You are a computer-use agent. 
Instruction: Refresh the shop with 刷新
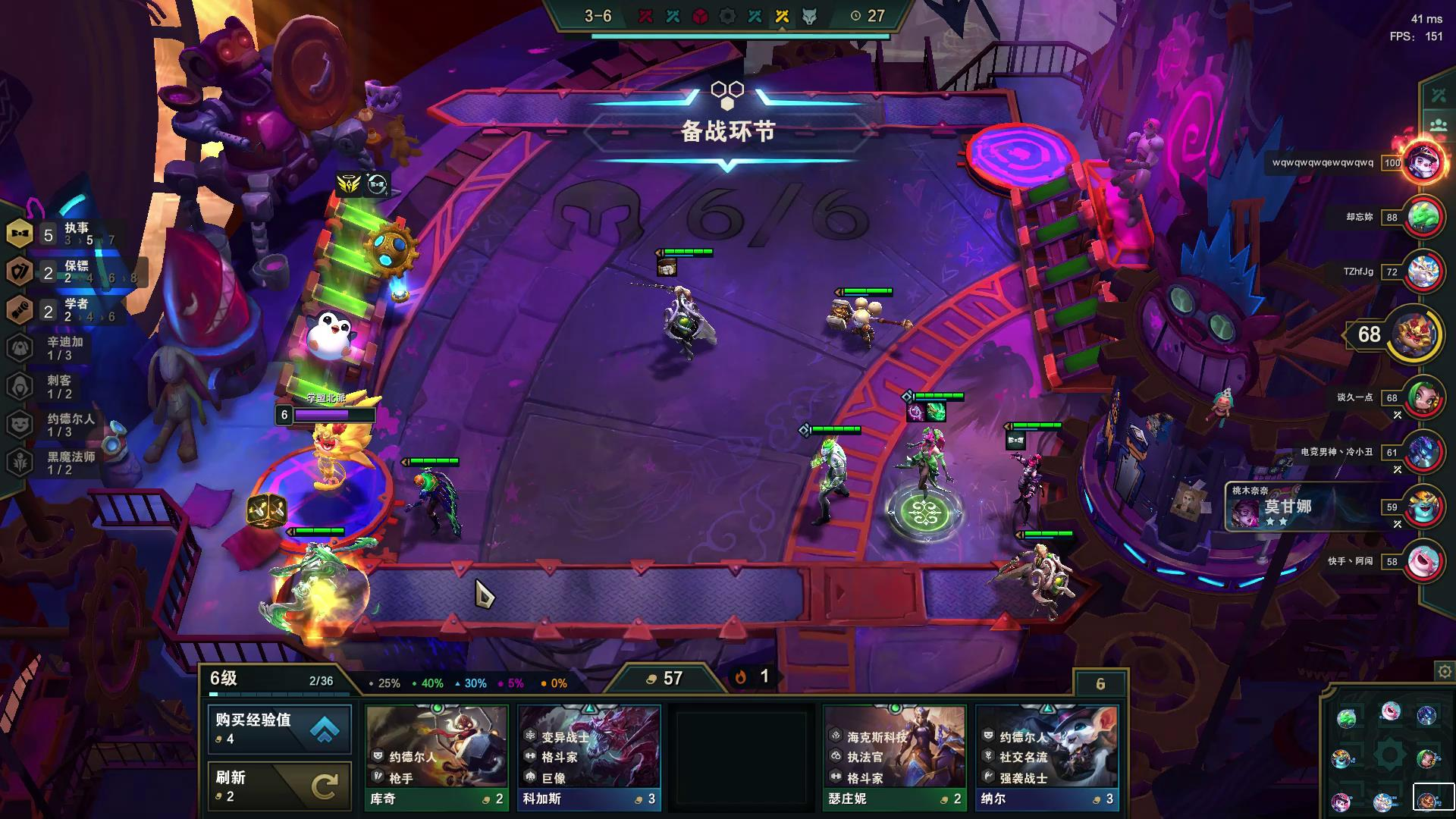pyautogui.click(x=279, y=786)
